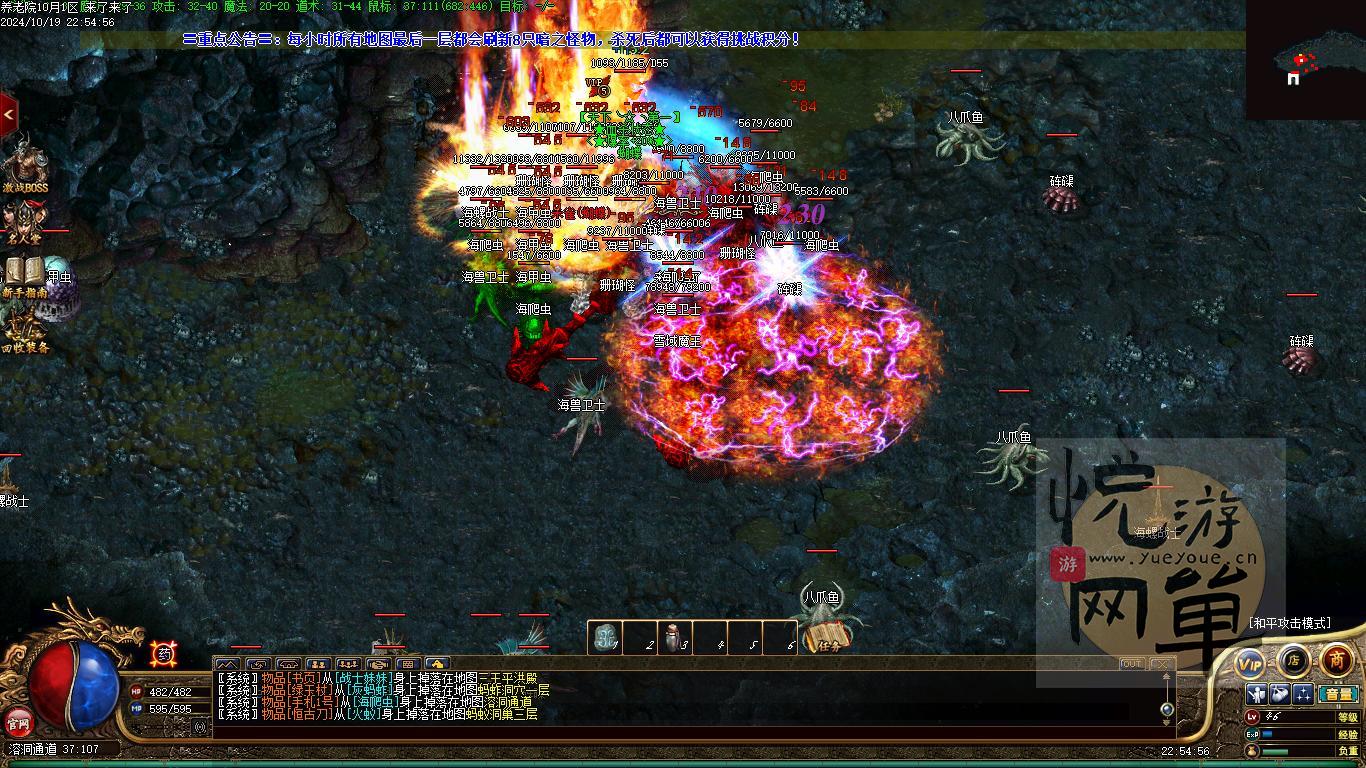Open the 激战BOSS menu
Image resolution: width=1366 pixels, height=768 pixels.
(x=24, y=165)
